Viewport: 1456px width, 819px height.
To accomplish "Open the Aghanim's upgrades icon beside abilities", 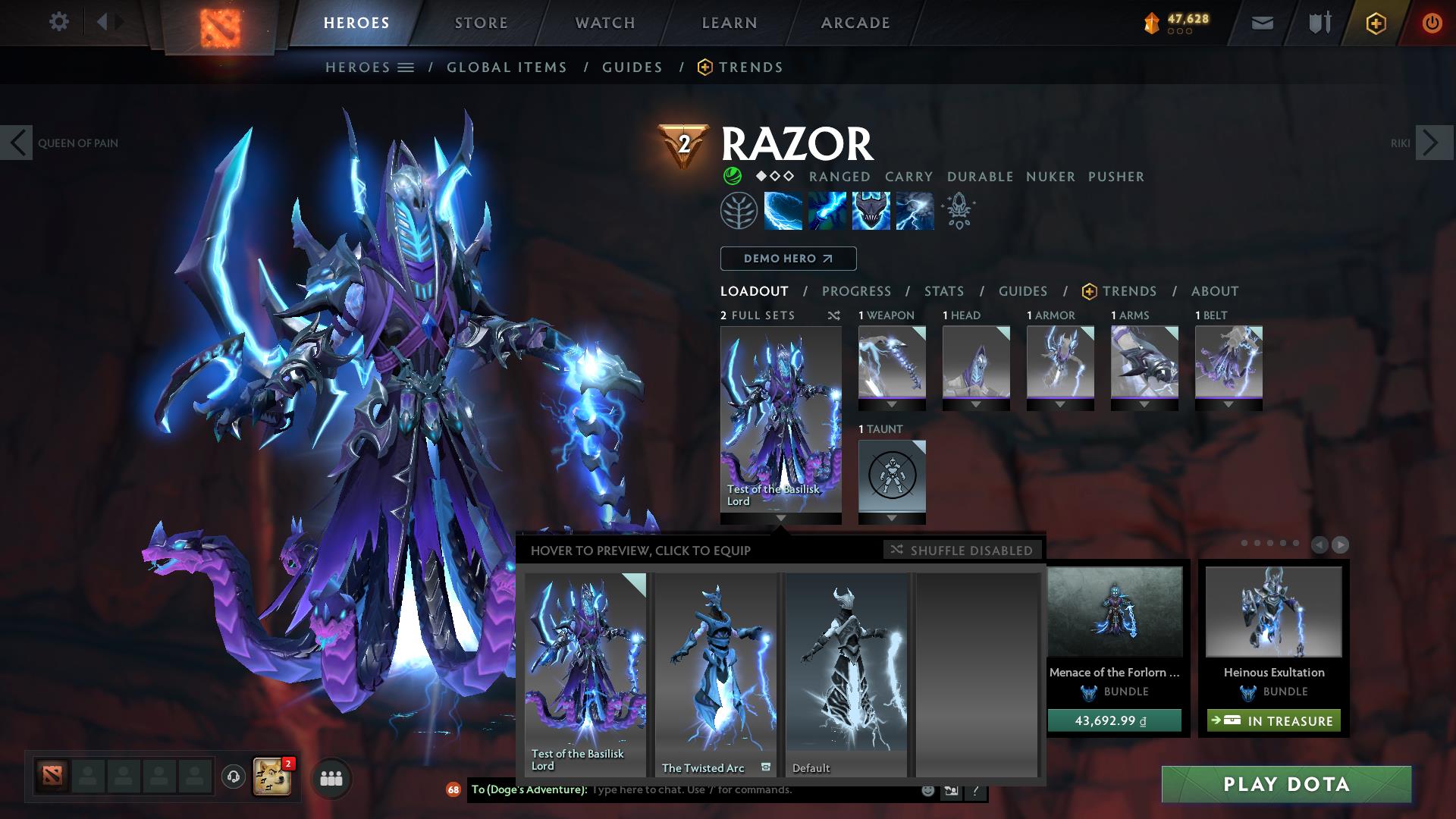I will [958, 211].
